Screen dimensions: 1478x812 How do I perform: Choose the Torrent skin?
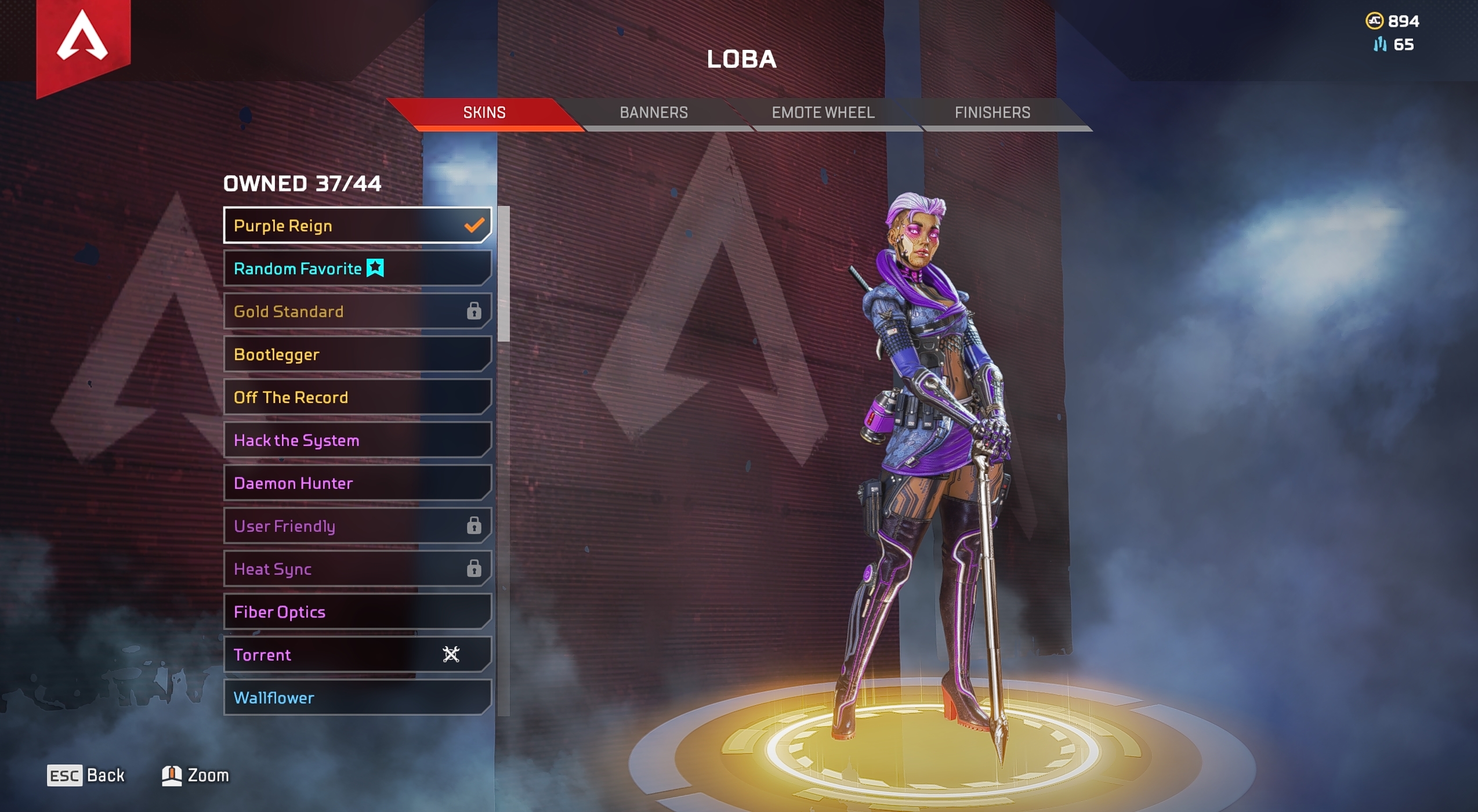tap(357, 655)
